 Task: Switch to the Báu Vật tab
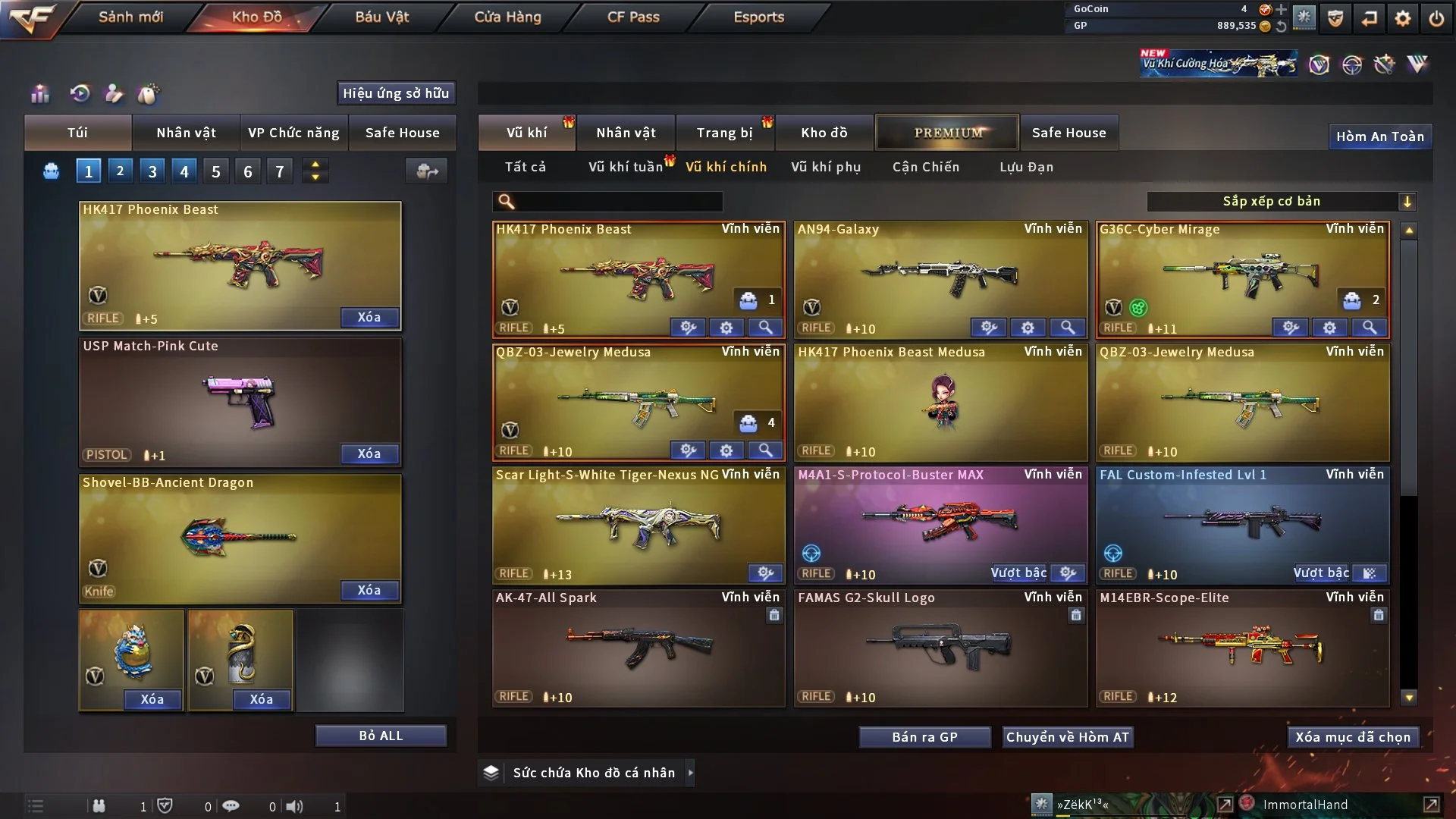pyautogui.click(x=381, y=17)
